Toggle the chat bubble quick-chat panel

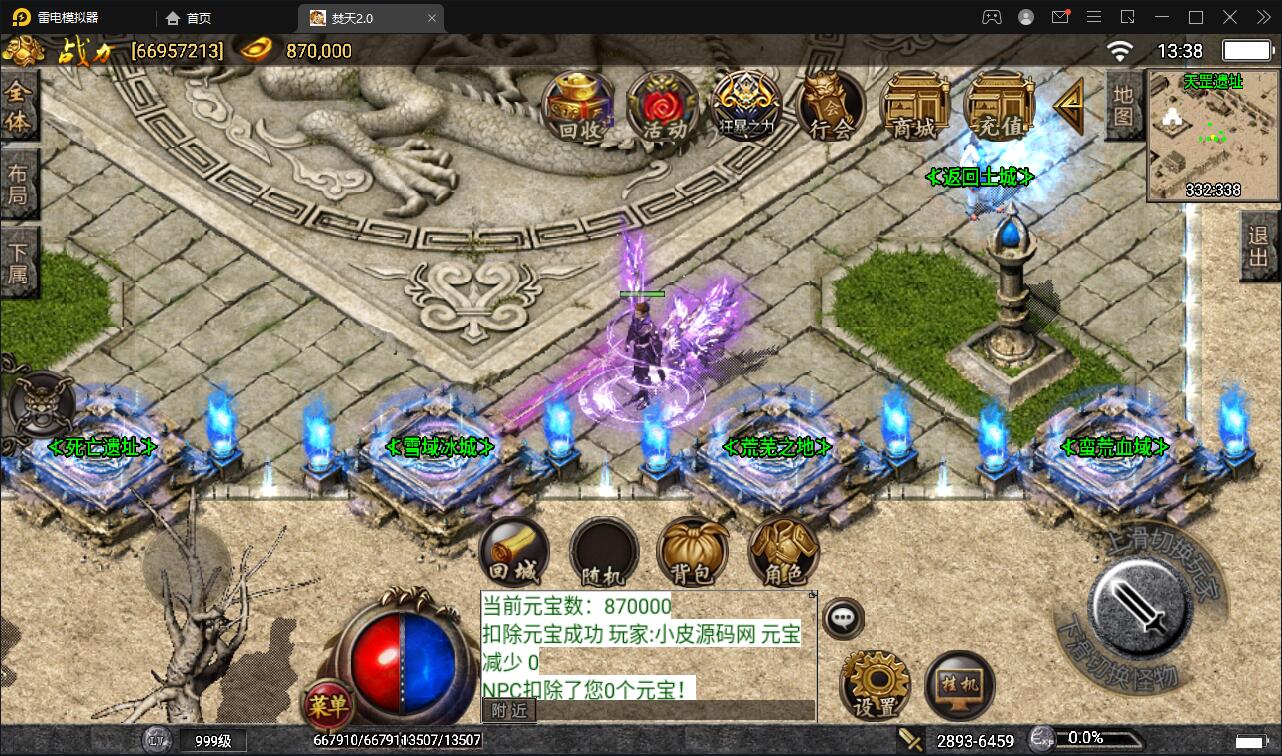(843, 618)
